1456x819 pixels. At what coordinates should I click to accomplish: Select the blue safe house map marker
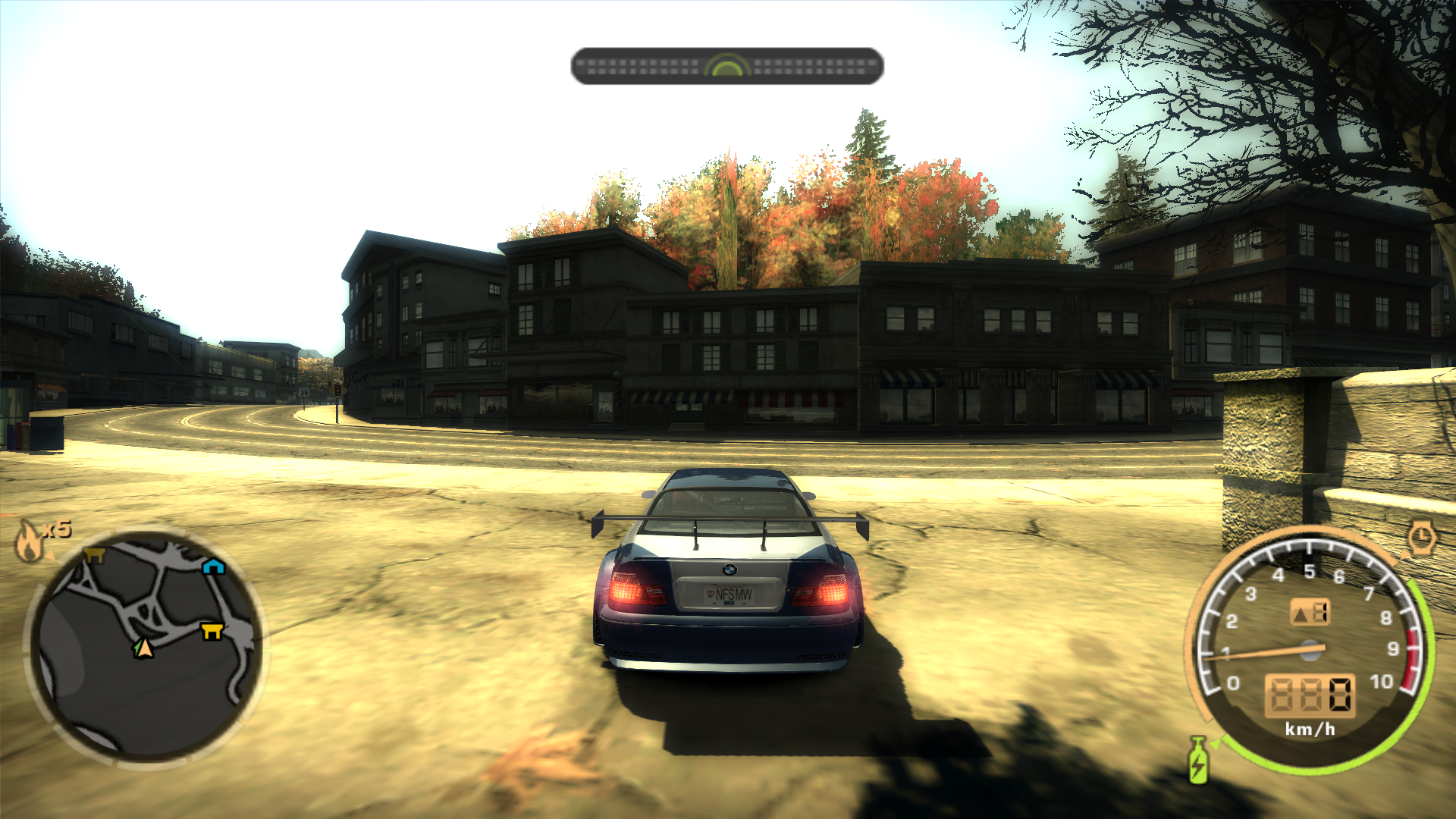tap(214, 566)
